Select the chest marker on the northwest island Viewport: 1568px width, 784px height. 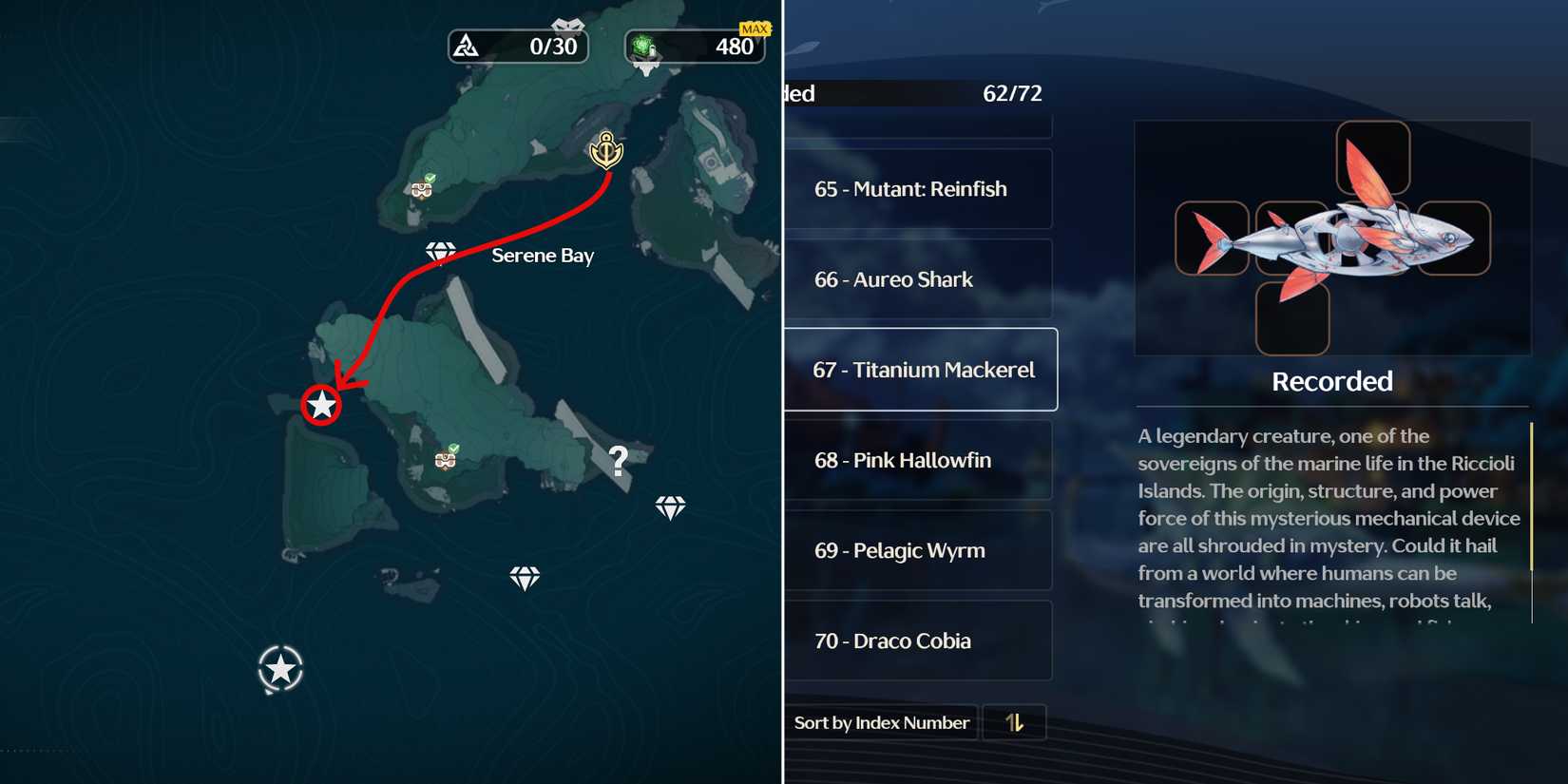(x=421, y=190)
